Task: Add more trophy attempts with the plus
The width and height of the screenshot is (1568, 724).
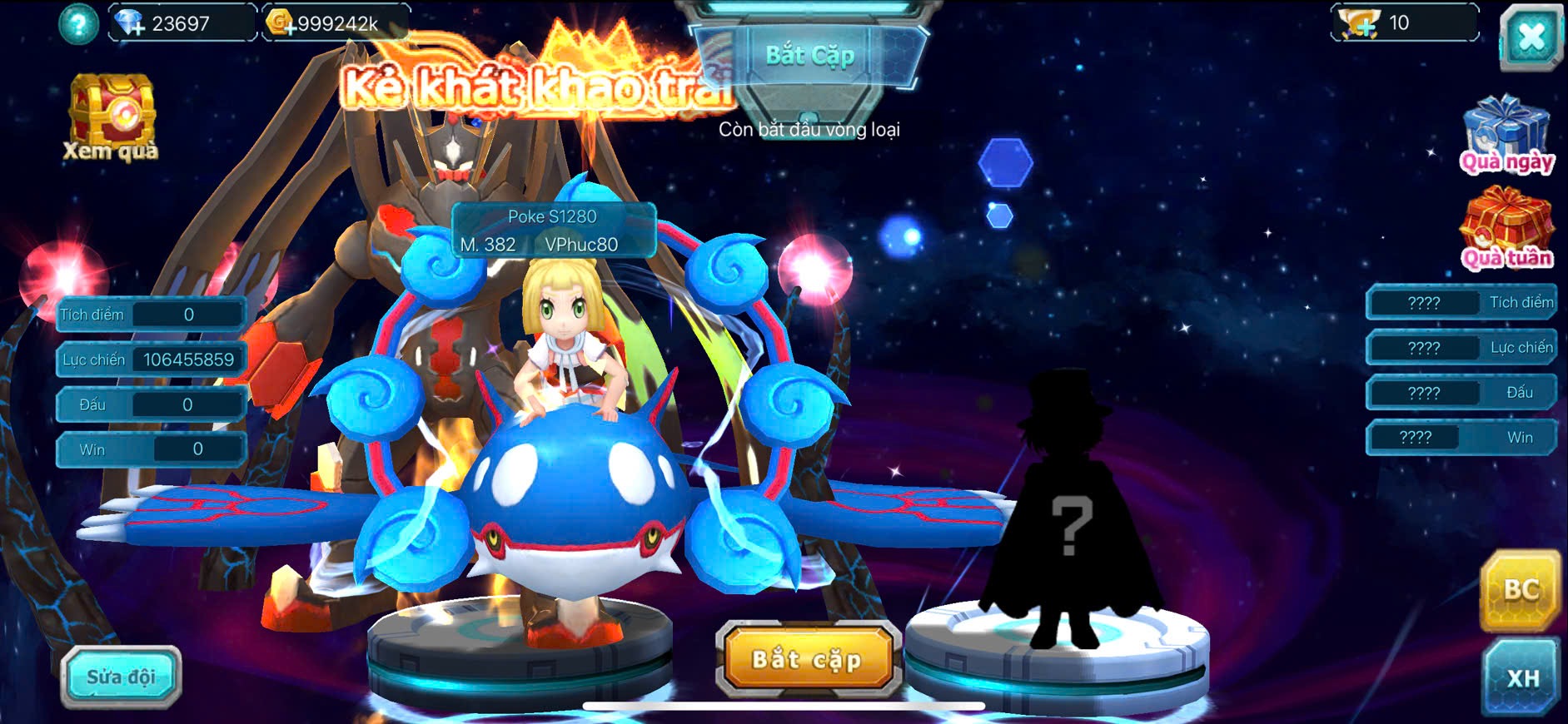Action: [1361, 23]
